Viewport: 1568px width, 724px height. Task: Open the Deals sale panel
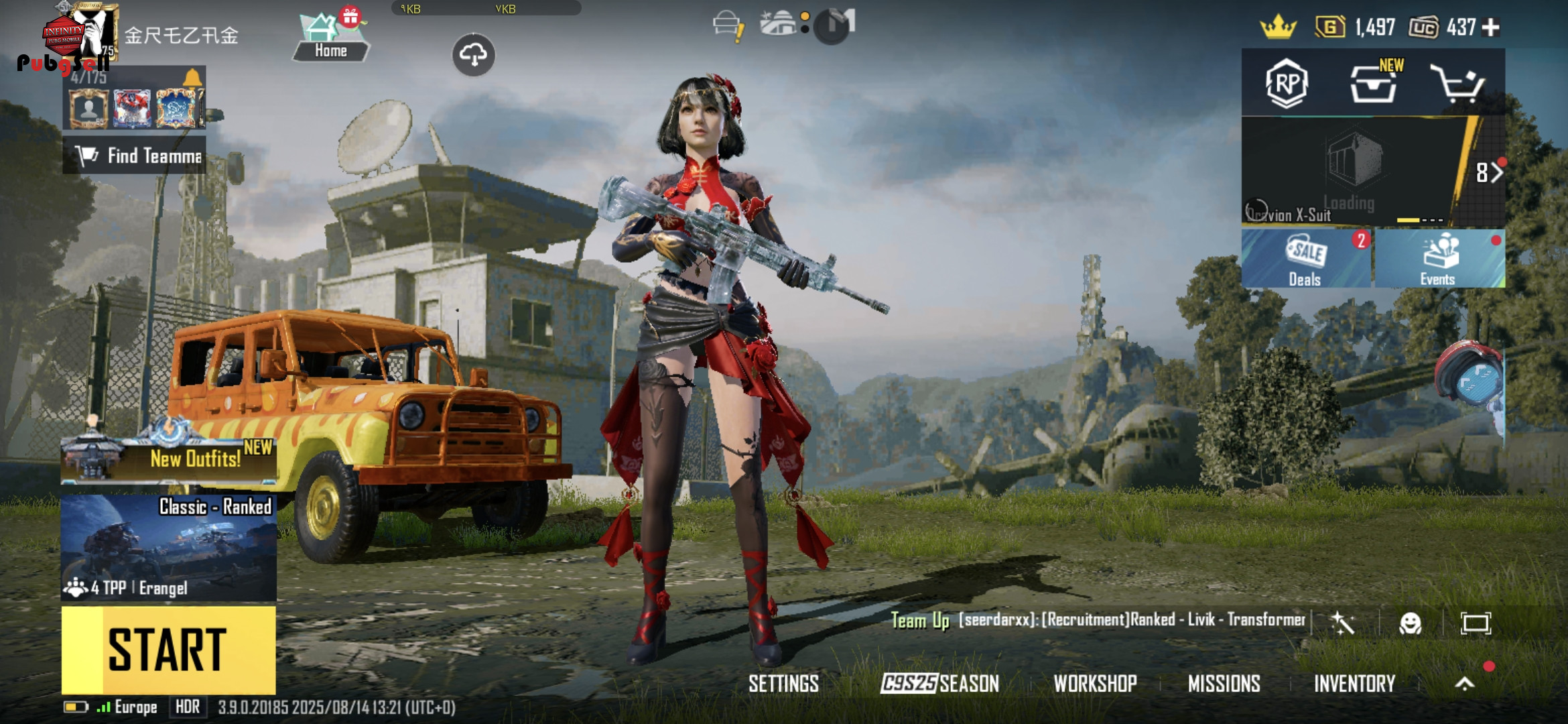point(1305,259)
